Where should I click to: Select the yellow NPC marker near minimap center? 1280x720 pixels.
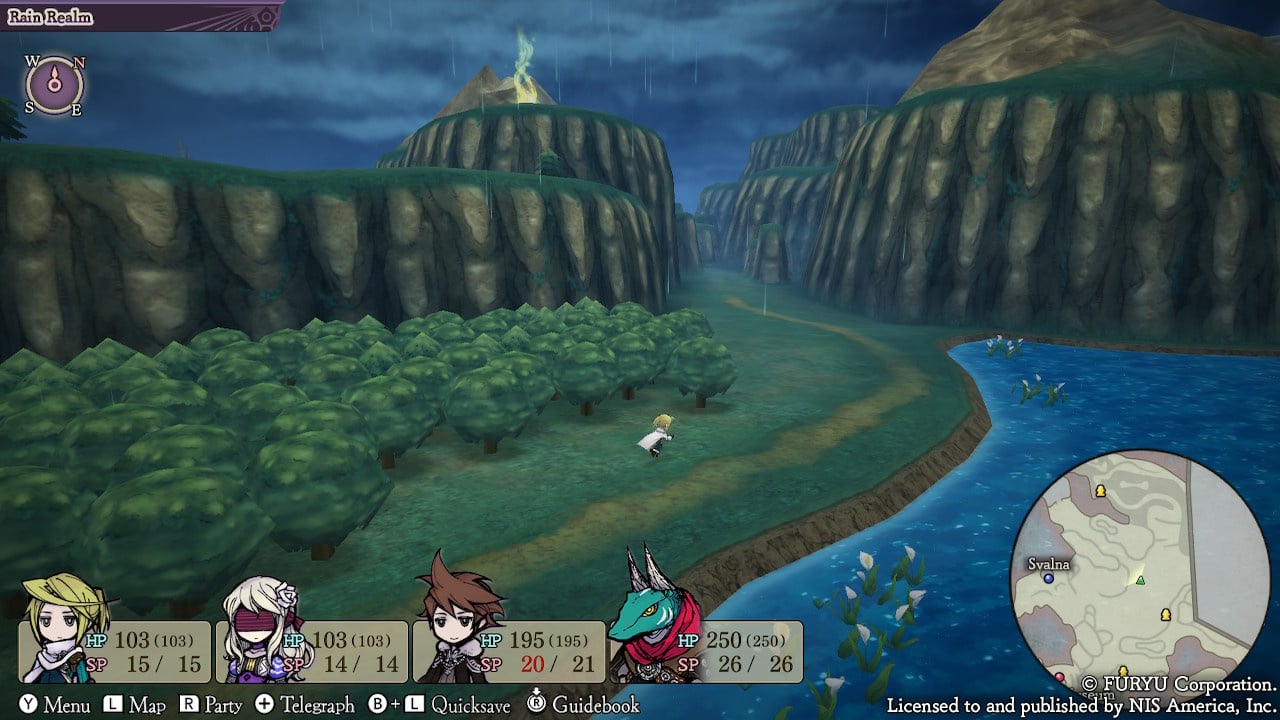click(x=1165, y=615)
